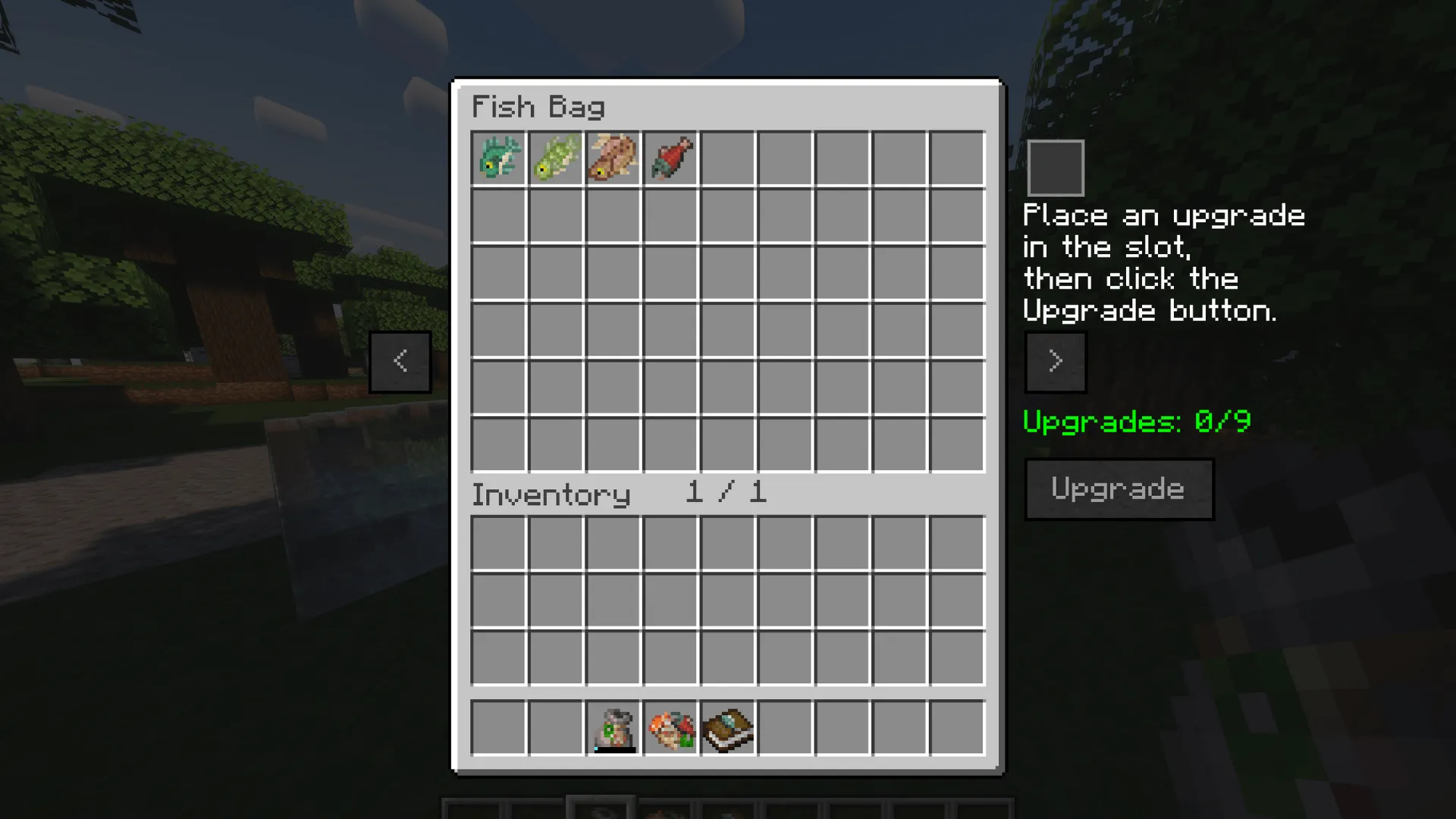This screenshot has height=819, width=1456.
Task: Click the fish bag item in the inventory hotbar row
Action: (x=613, y=728)
